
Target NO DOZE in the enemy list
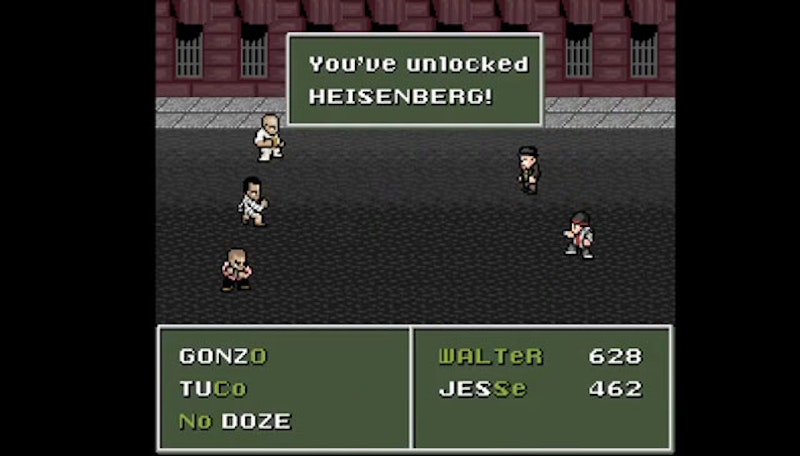[x=234, y=421]
